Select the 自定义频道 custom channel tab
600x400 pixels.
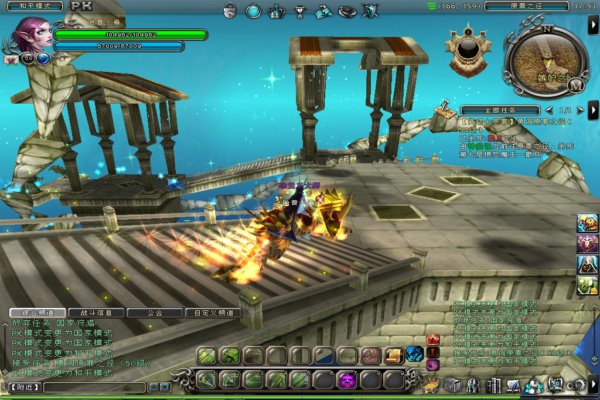(214, 313)
